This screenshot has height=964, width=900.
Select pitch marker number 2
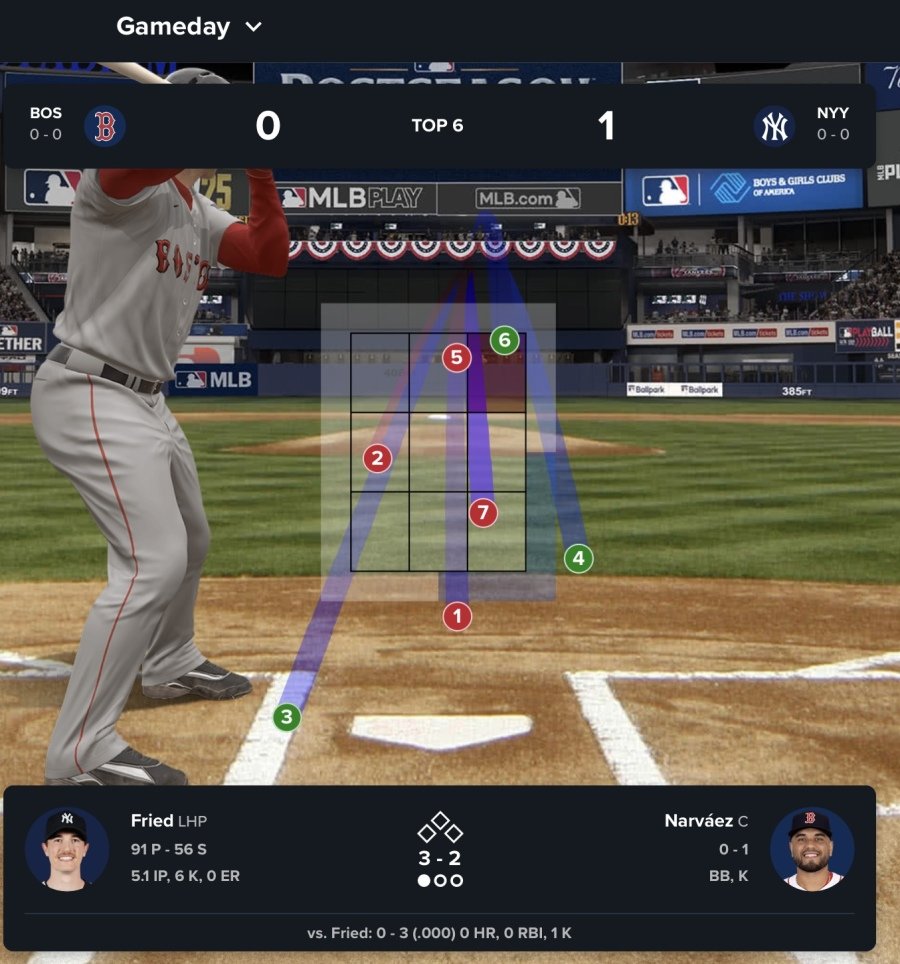[377, 459]
